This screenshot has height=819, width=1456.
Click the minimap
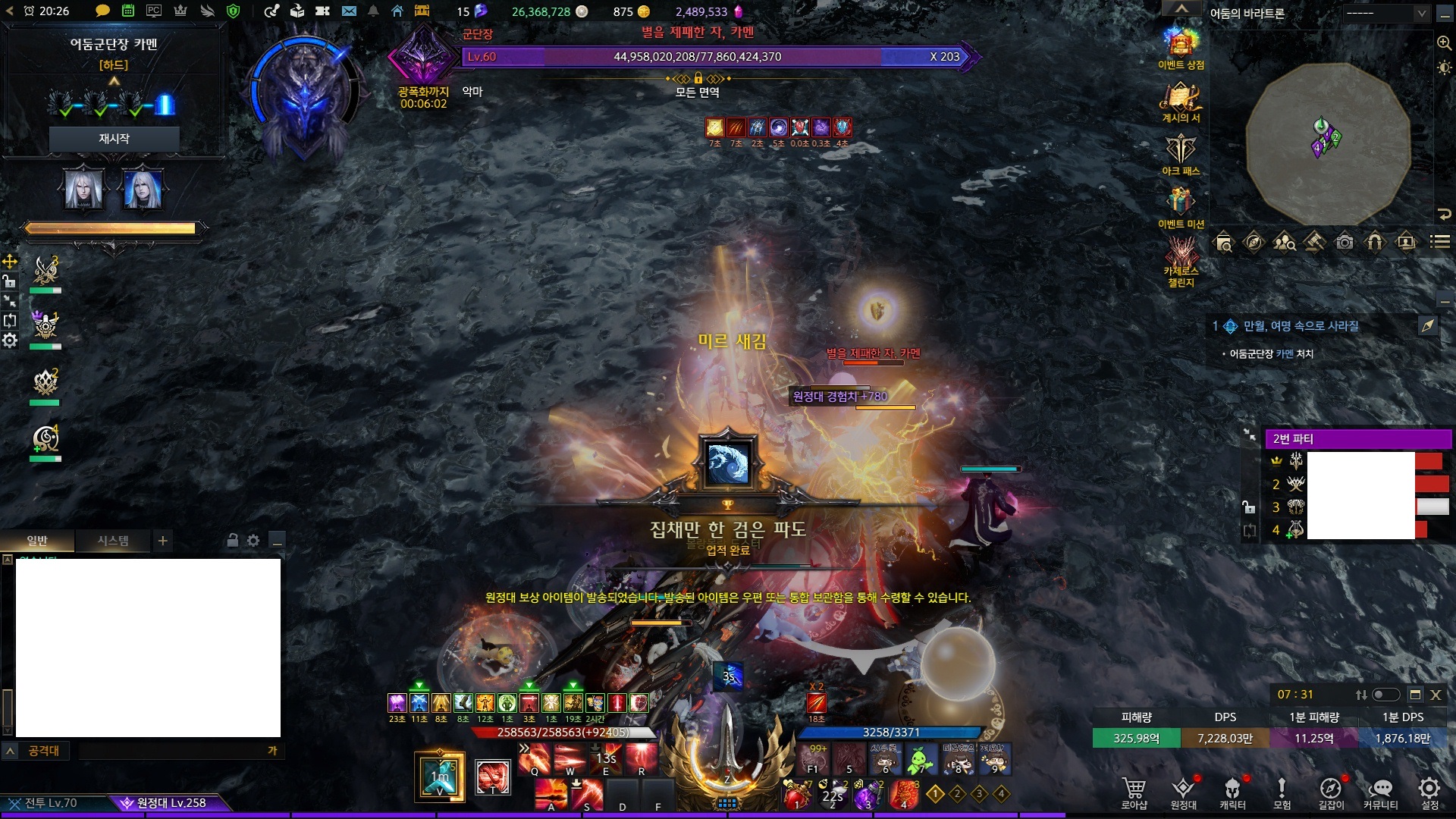pos(1328,143)
